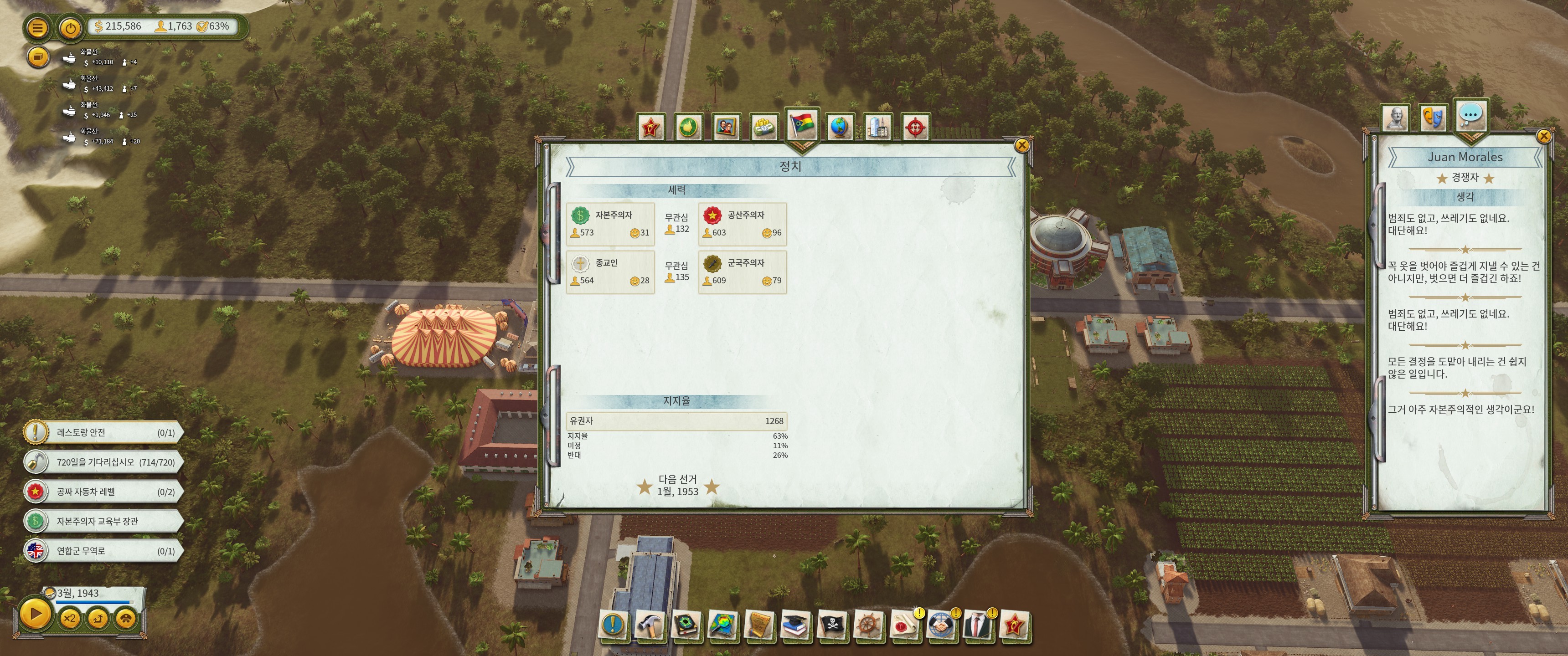Image resolution: width=1568 pixels, height=656 pixels.
Task: Switch to the theater masks citizen tab
Action: click(1433, 117)
